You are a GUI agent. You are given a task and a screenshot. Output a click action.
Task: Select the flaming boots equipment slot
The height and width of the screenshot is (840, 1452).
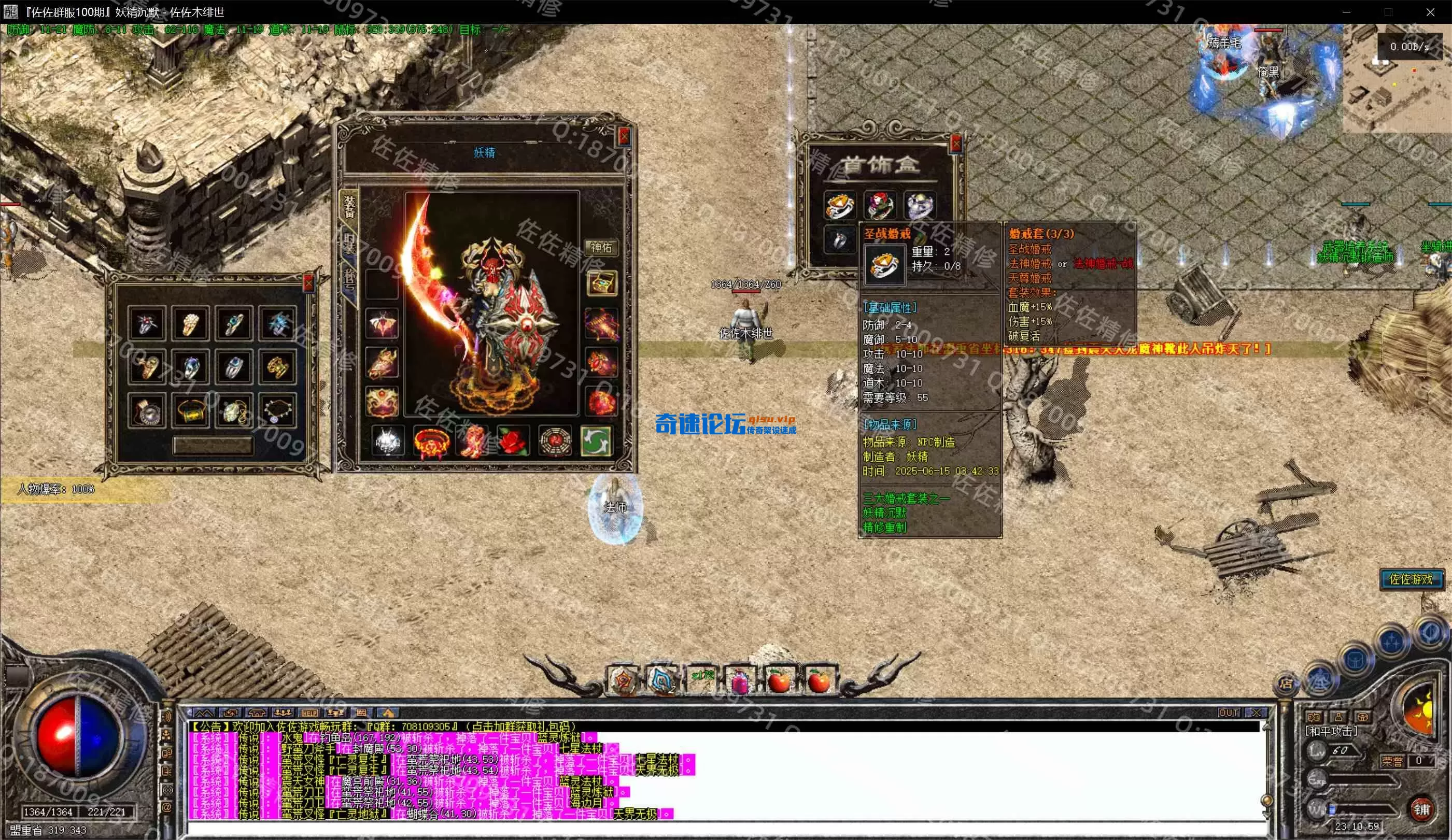point(471,441)
